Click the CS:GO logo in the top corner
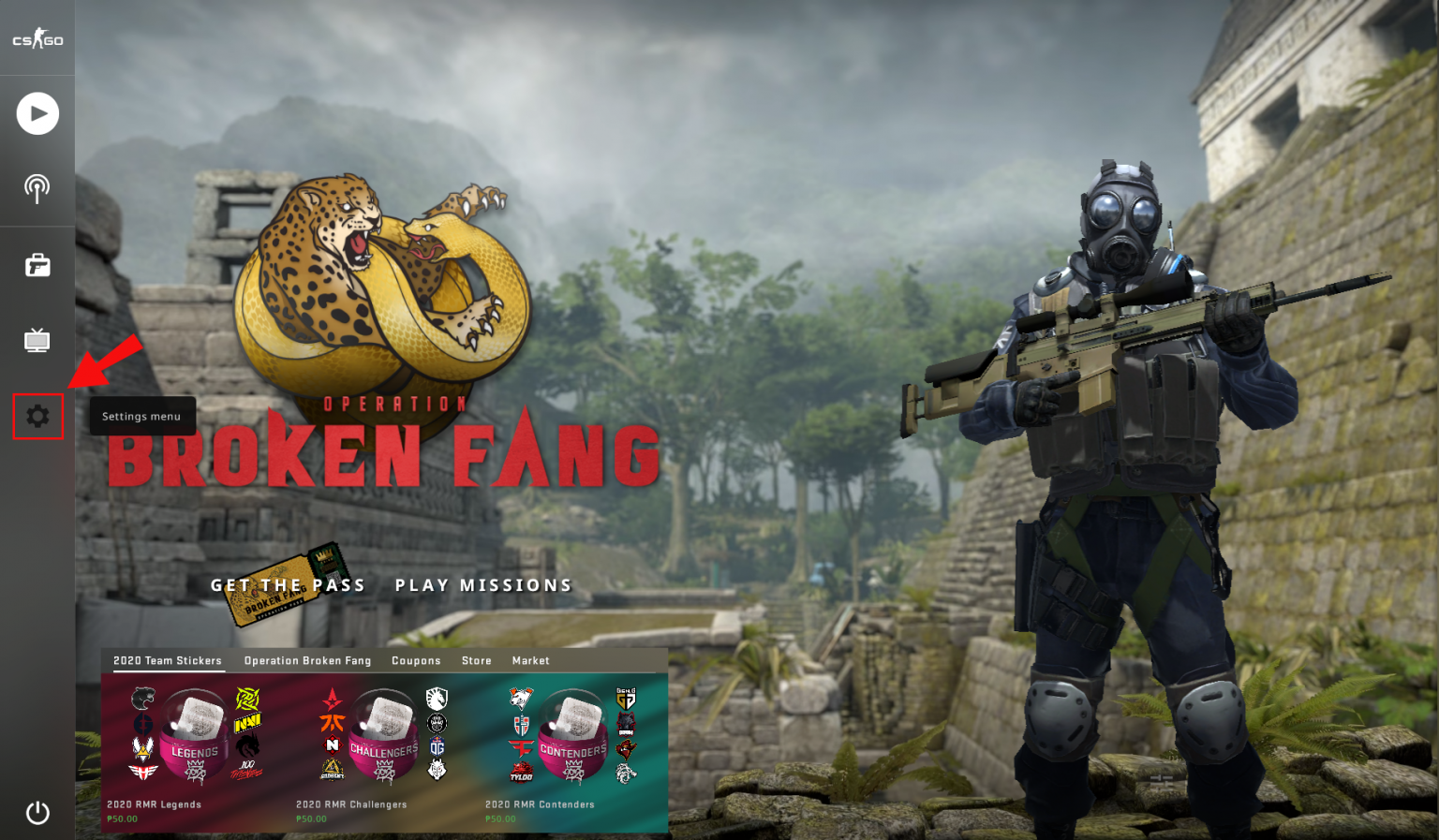This screenshot has height=840, width=1439. 37,37
